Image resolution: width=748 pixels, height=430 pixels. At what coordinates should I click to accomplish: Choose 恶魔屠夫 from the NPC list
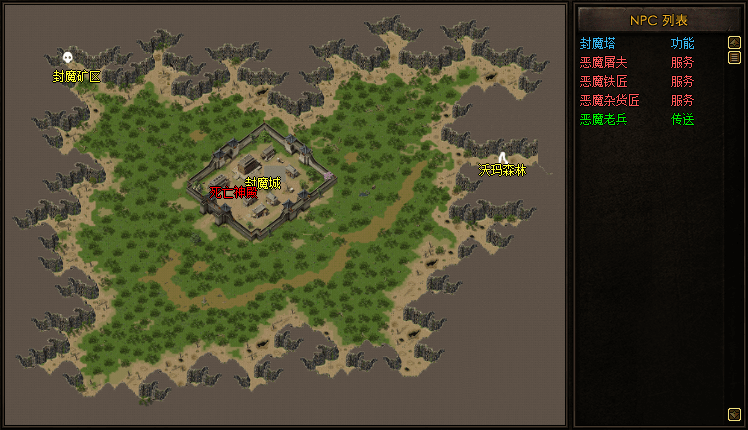[x=603, y=62]
